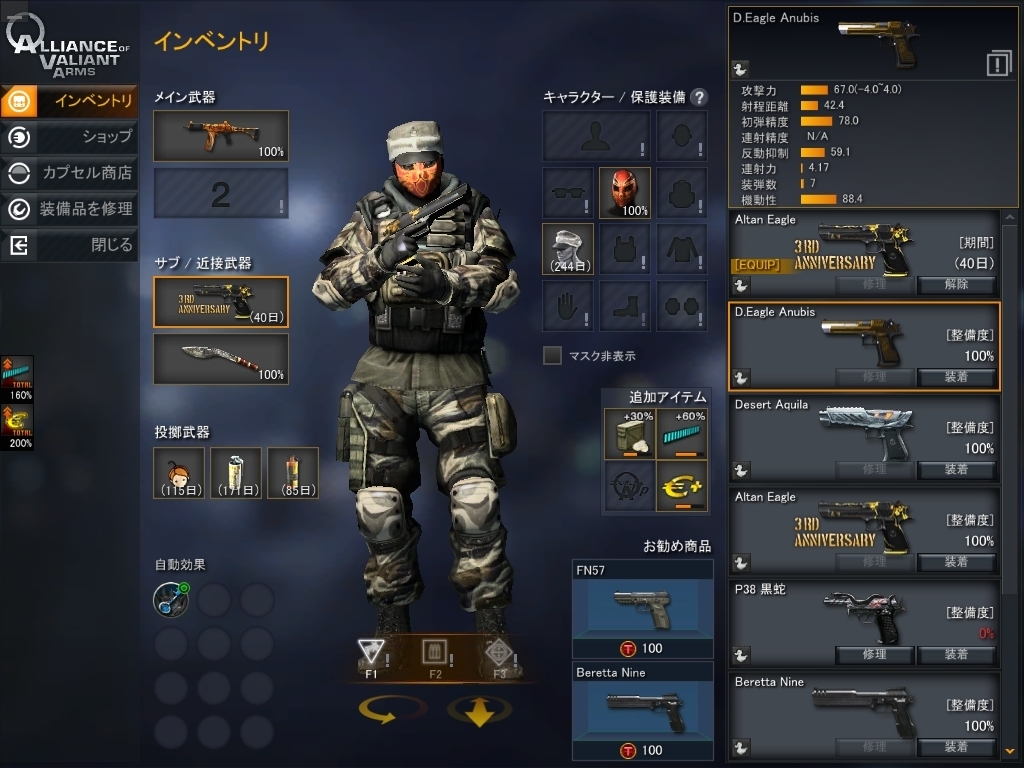1024x768 pixels.
Task: Choose 装備品を修理 in the sidebar
Action: coord(68,209)
